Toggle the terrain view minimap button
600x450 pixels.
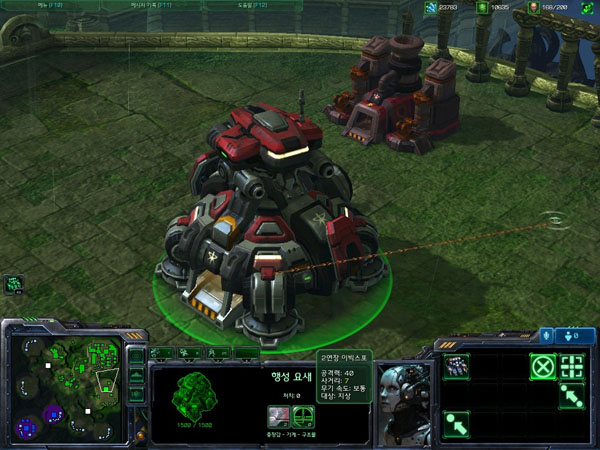pos(137,377)
